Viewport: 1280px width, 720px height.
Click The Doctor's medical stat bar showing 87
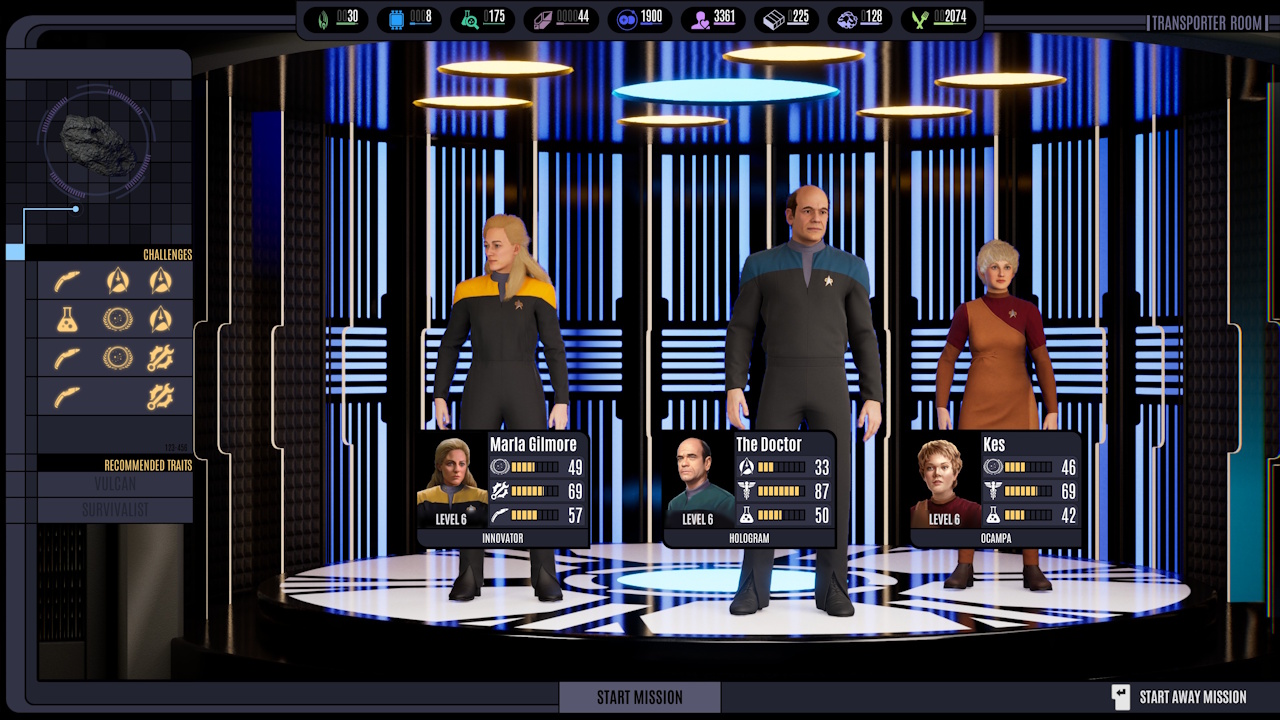778,492
